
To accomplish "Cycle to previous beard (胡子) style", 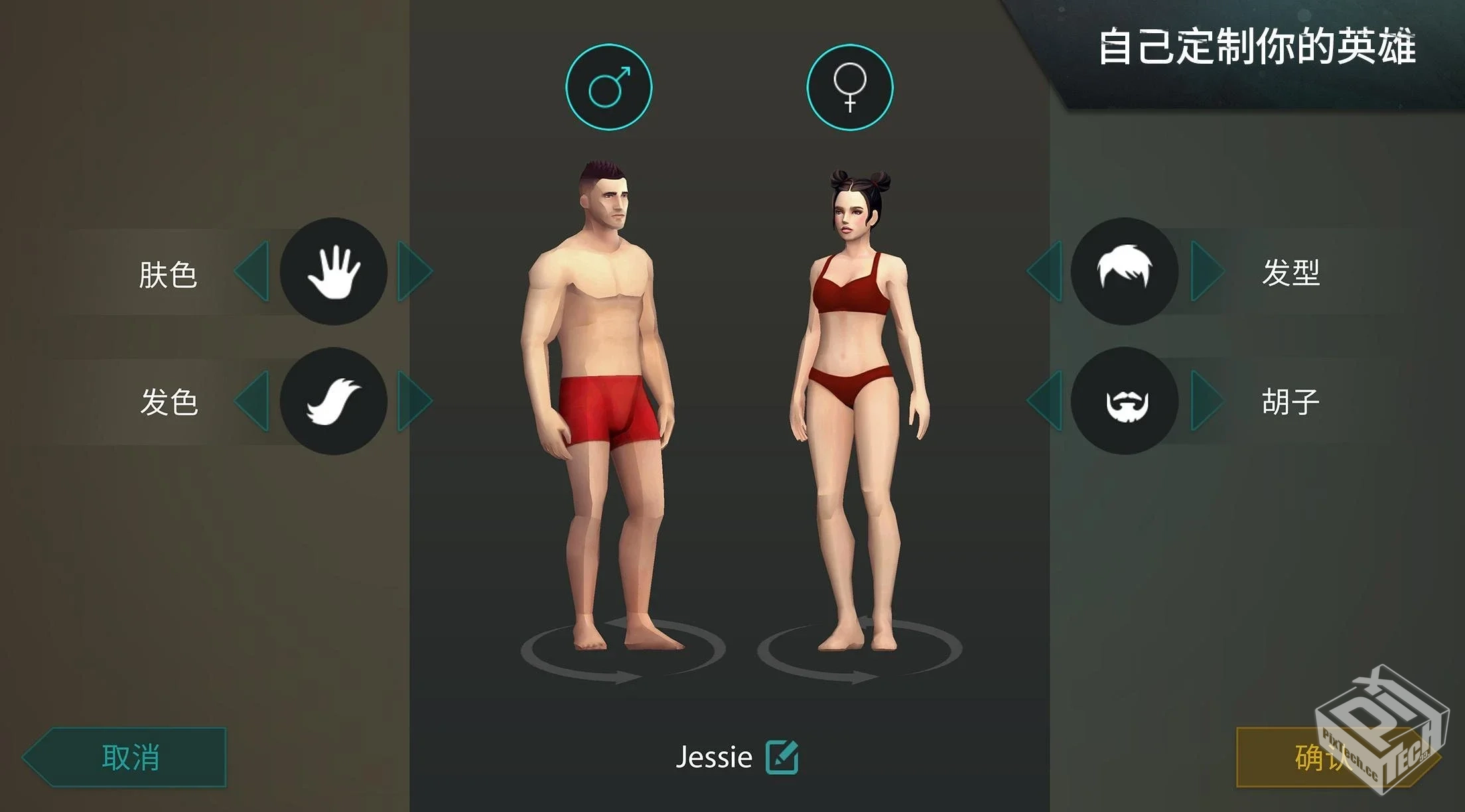I will tap(1045, 401).
